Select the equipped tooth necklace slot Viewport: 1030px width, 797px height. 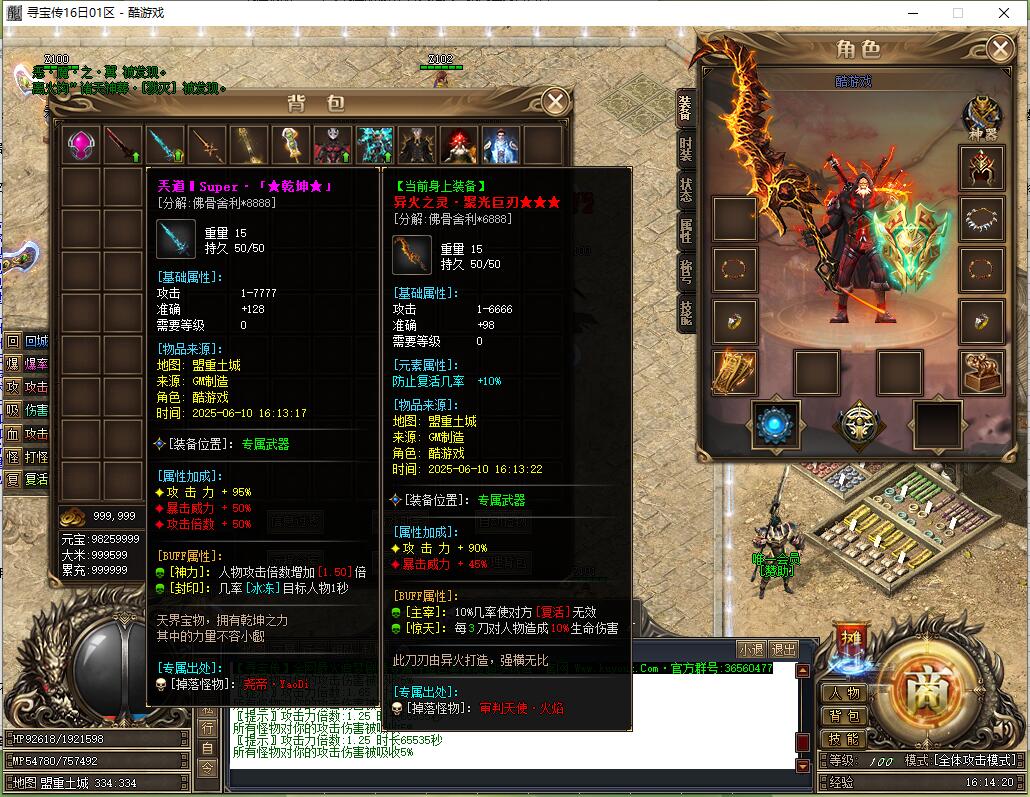click(981, 218)
